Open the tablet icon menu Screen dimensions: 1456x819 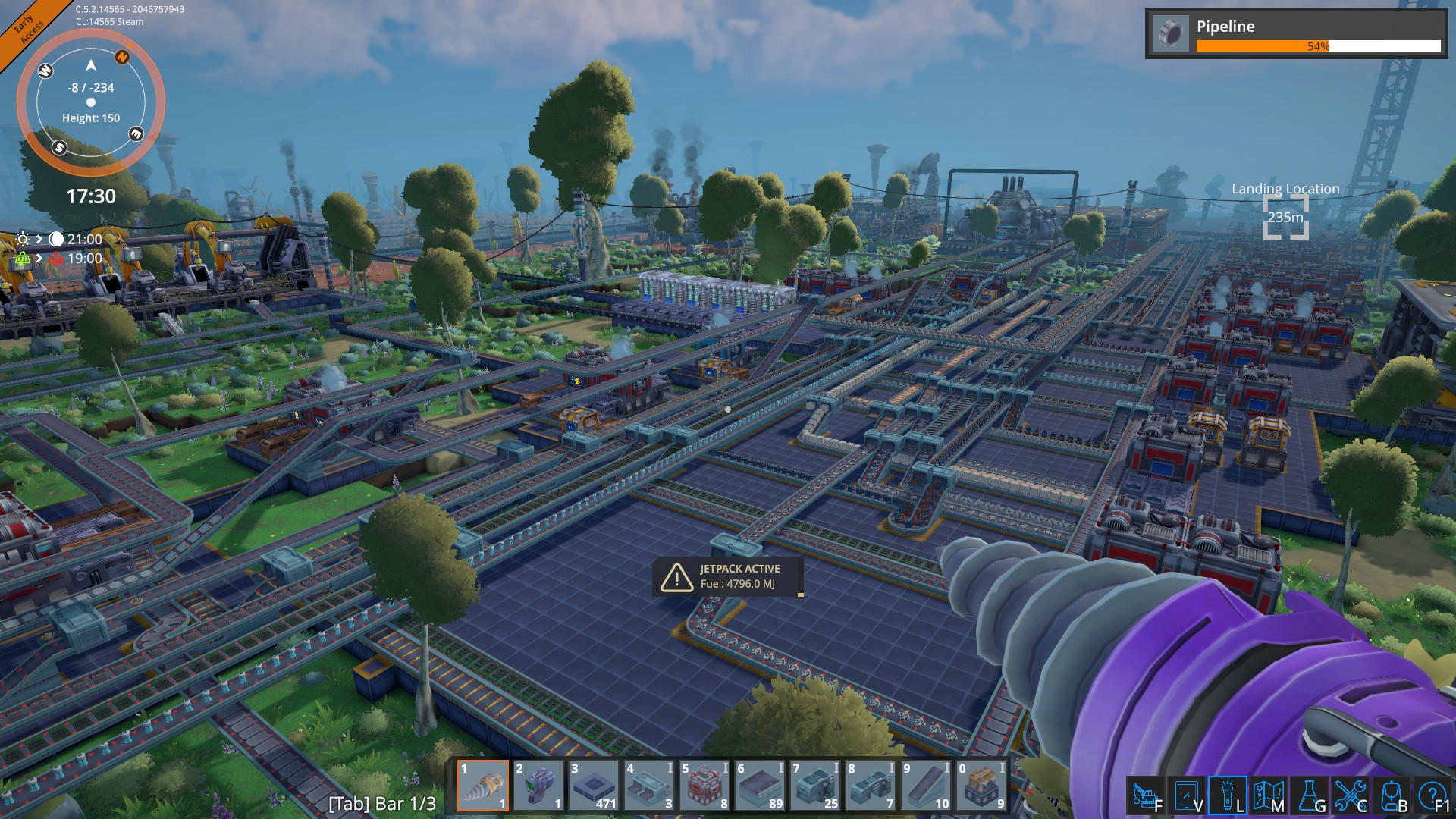[1186, 796]
